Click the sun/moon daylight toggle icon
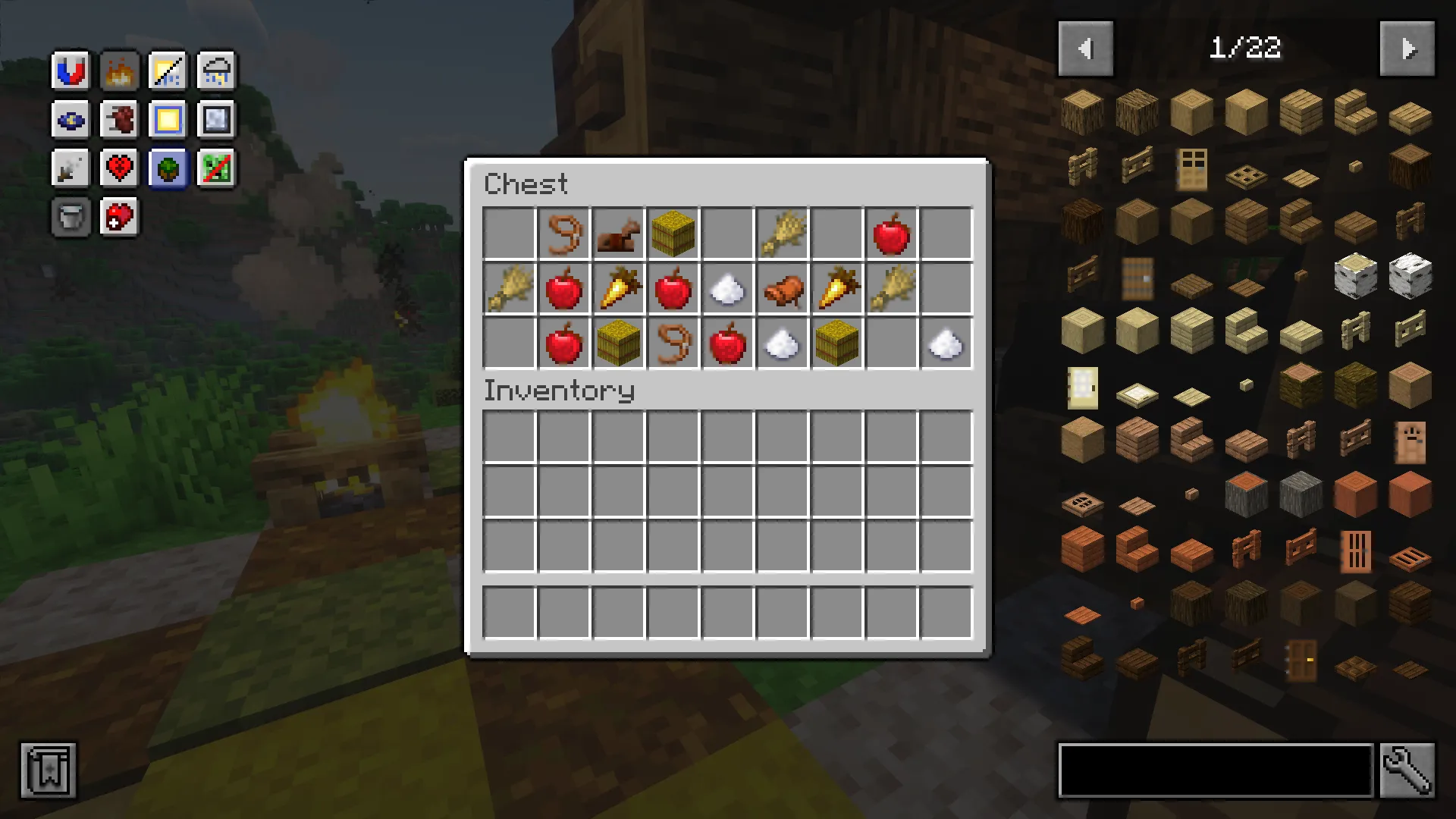Viewport: 1456px width, 819px height. click(168, 71)
